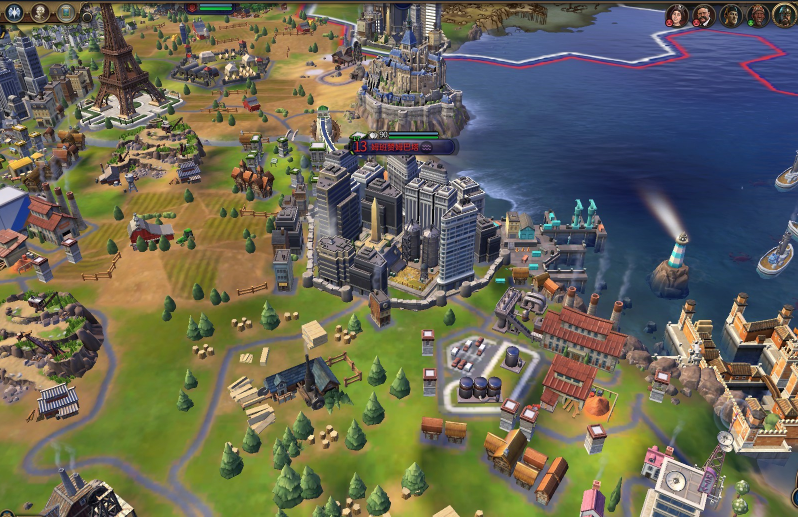The width and height of the screenshot is (798, 517).
Task: Select the city banner showing population 13
Action: click(x=400, y=146)
